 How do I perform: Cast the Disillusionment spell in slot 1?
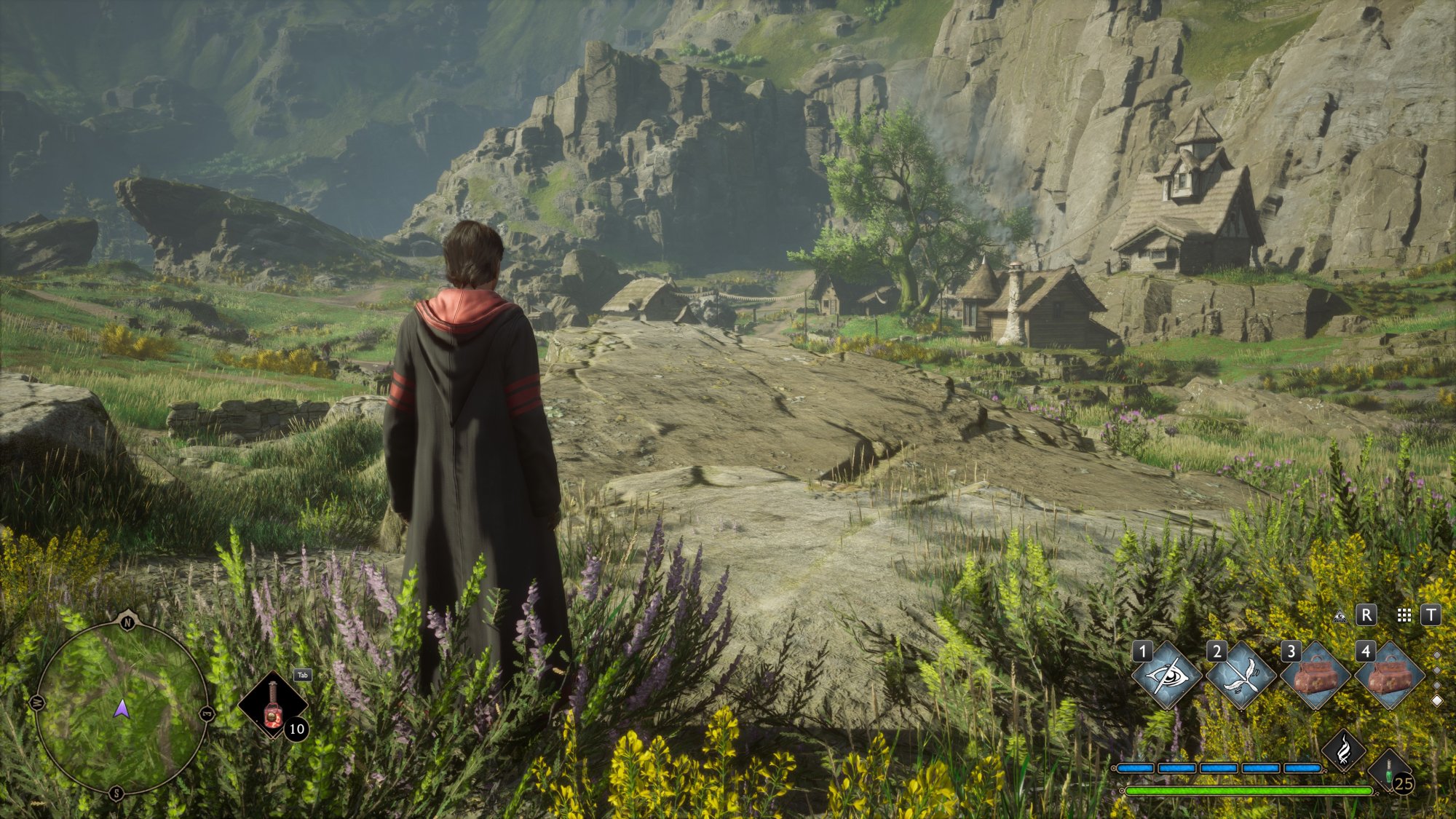point(1166,676)
